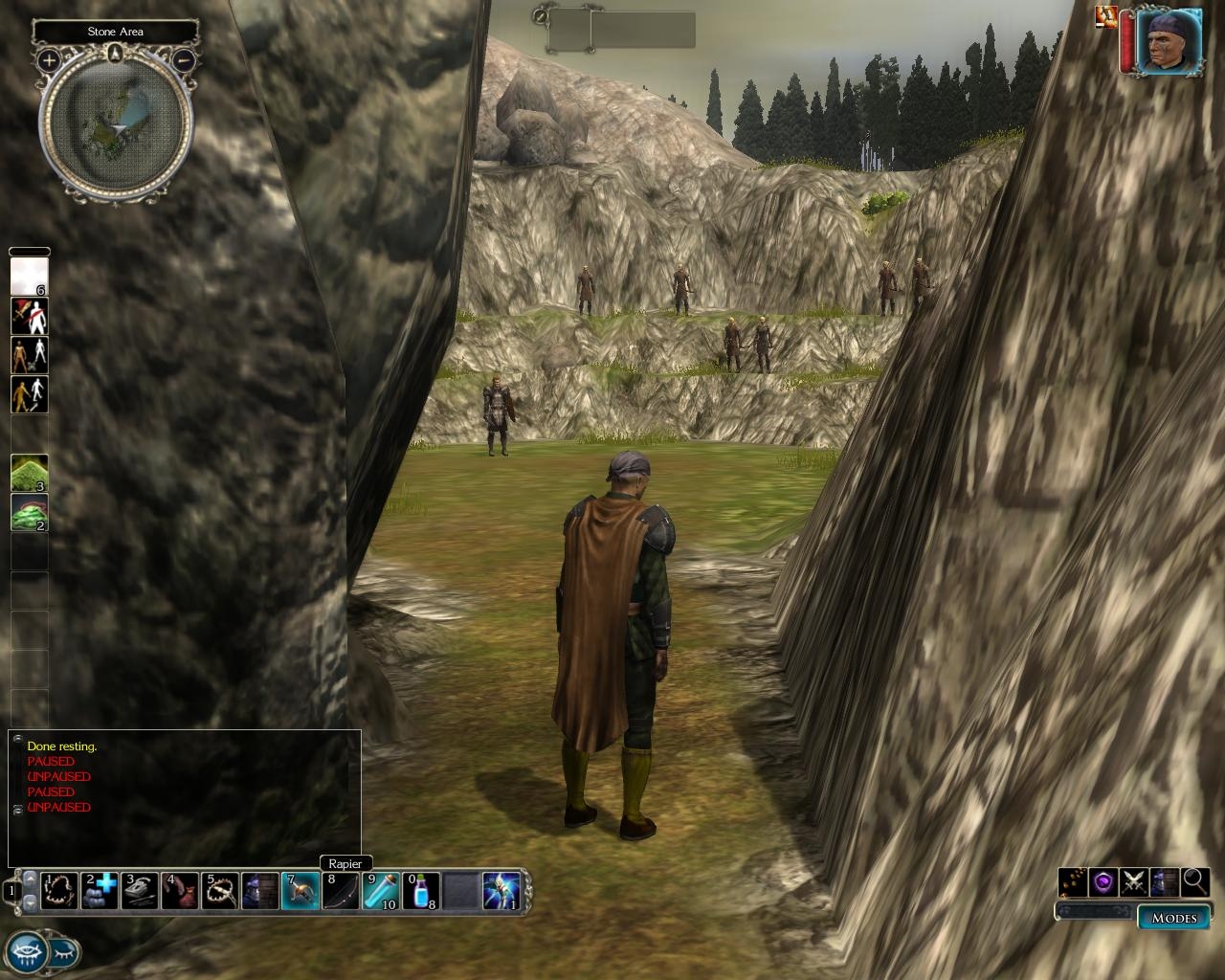The width and height of the screenshot is (1225, 980).
Task: Activate the Rapier in hotbar slot 7
Action: tap(300, 891)
